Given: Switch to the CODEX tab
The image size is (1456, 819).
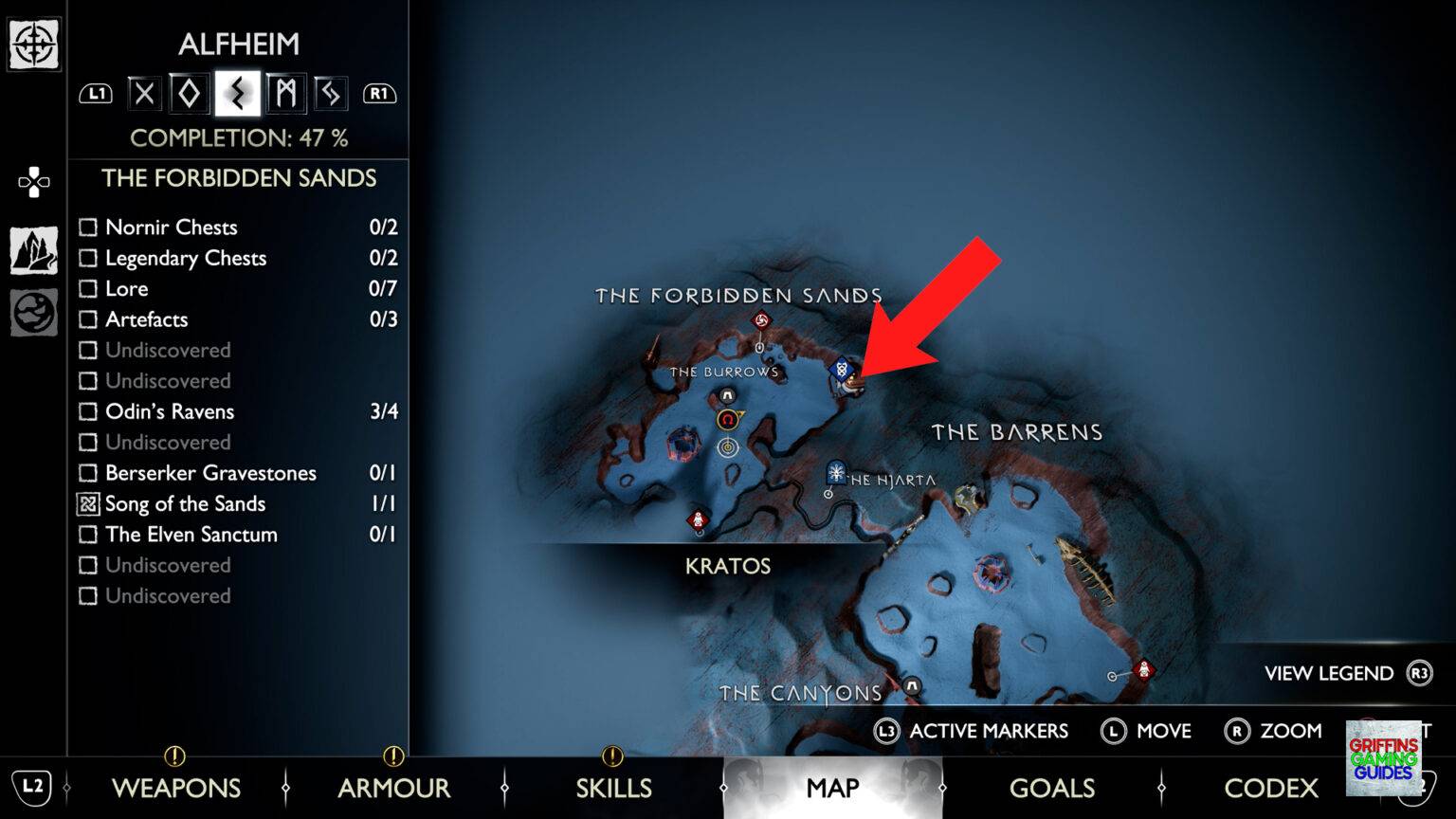Looking at the screenshot, I should tap(1271, 788).
